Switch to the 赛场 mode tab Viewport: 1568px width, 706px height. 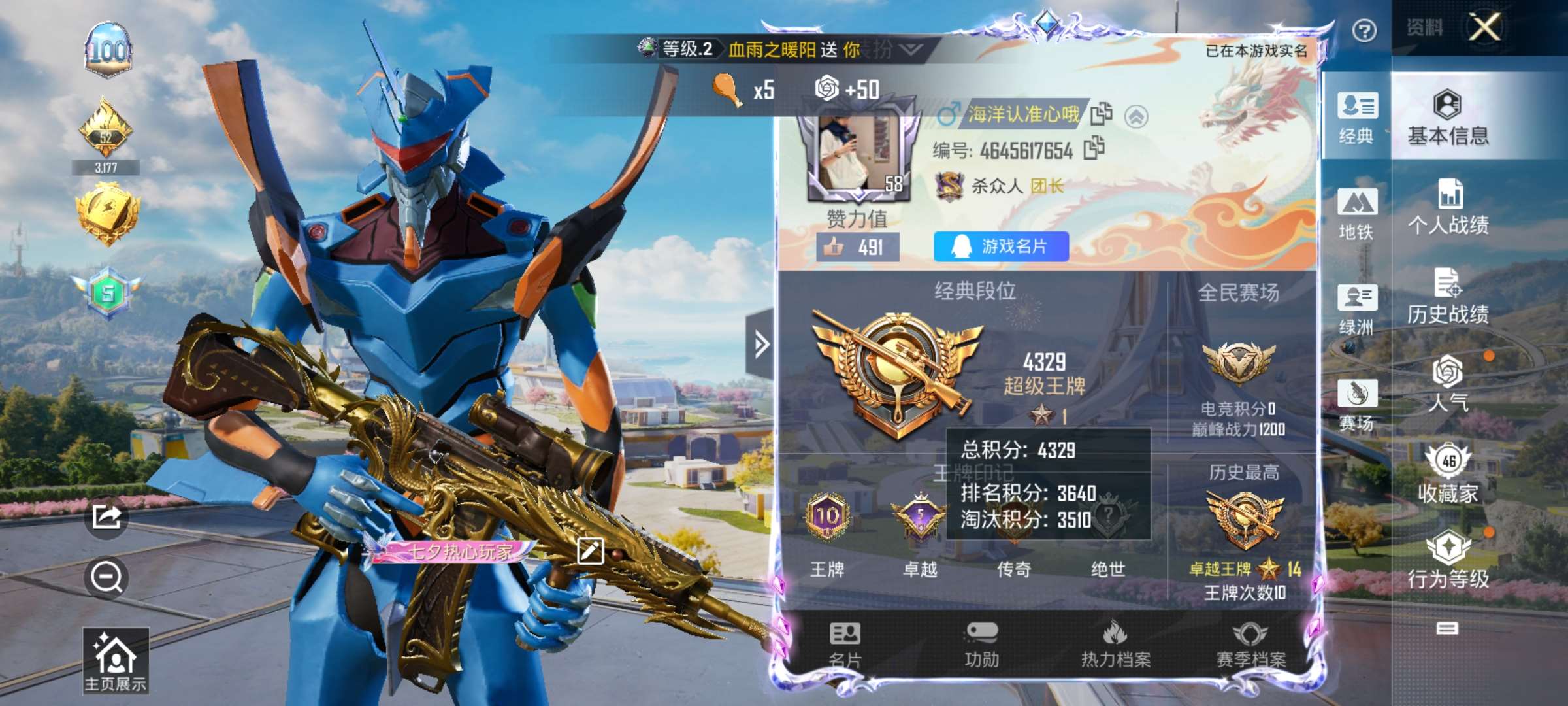pos(1357,405)
